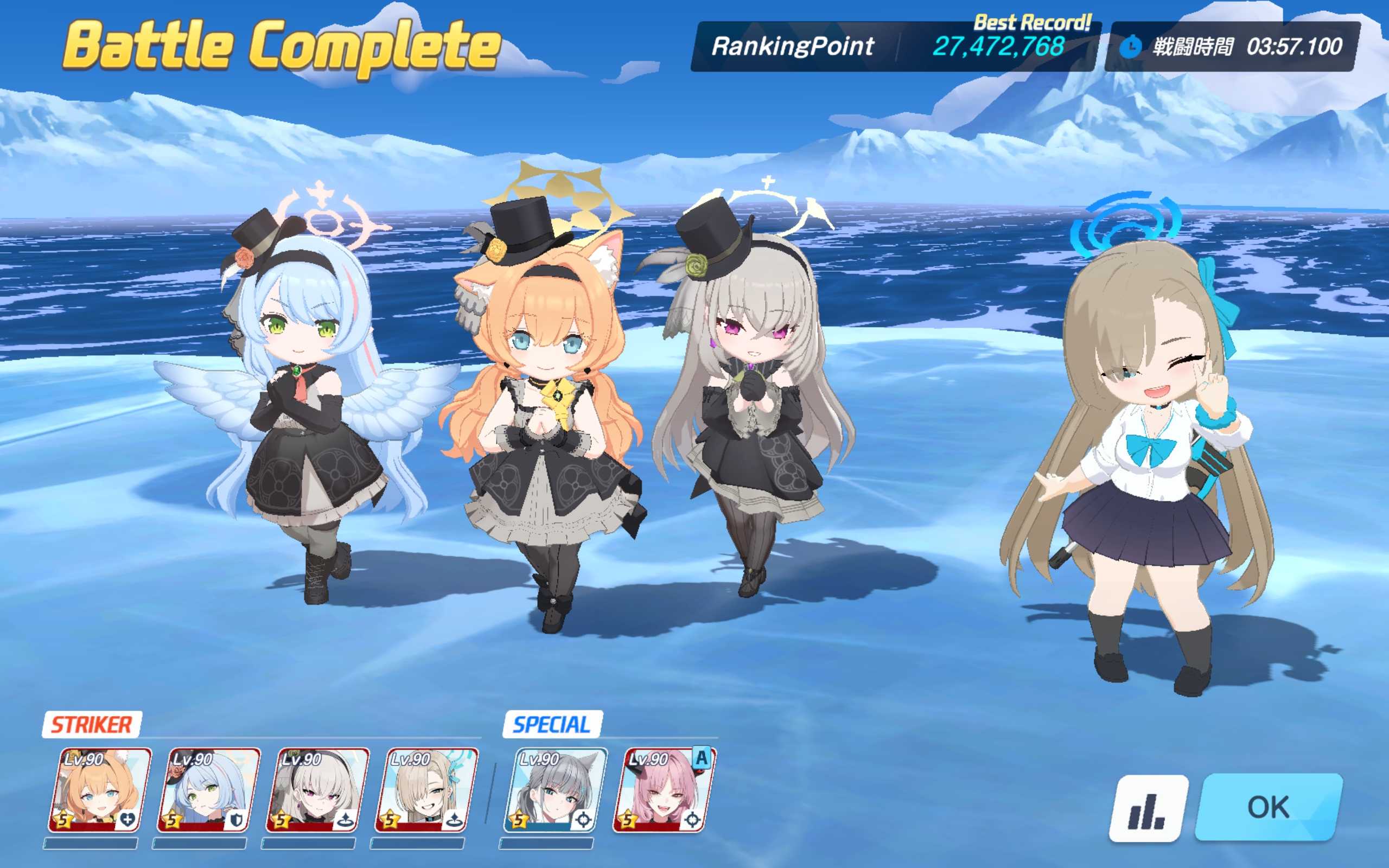Viewport: 1389px width, 868px height.
Task: Pick the gray-haired pink-eyed striker portrait
Action: click(317, 790)
